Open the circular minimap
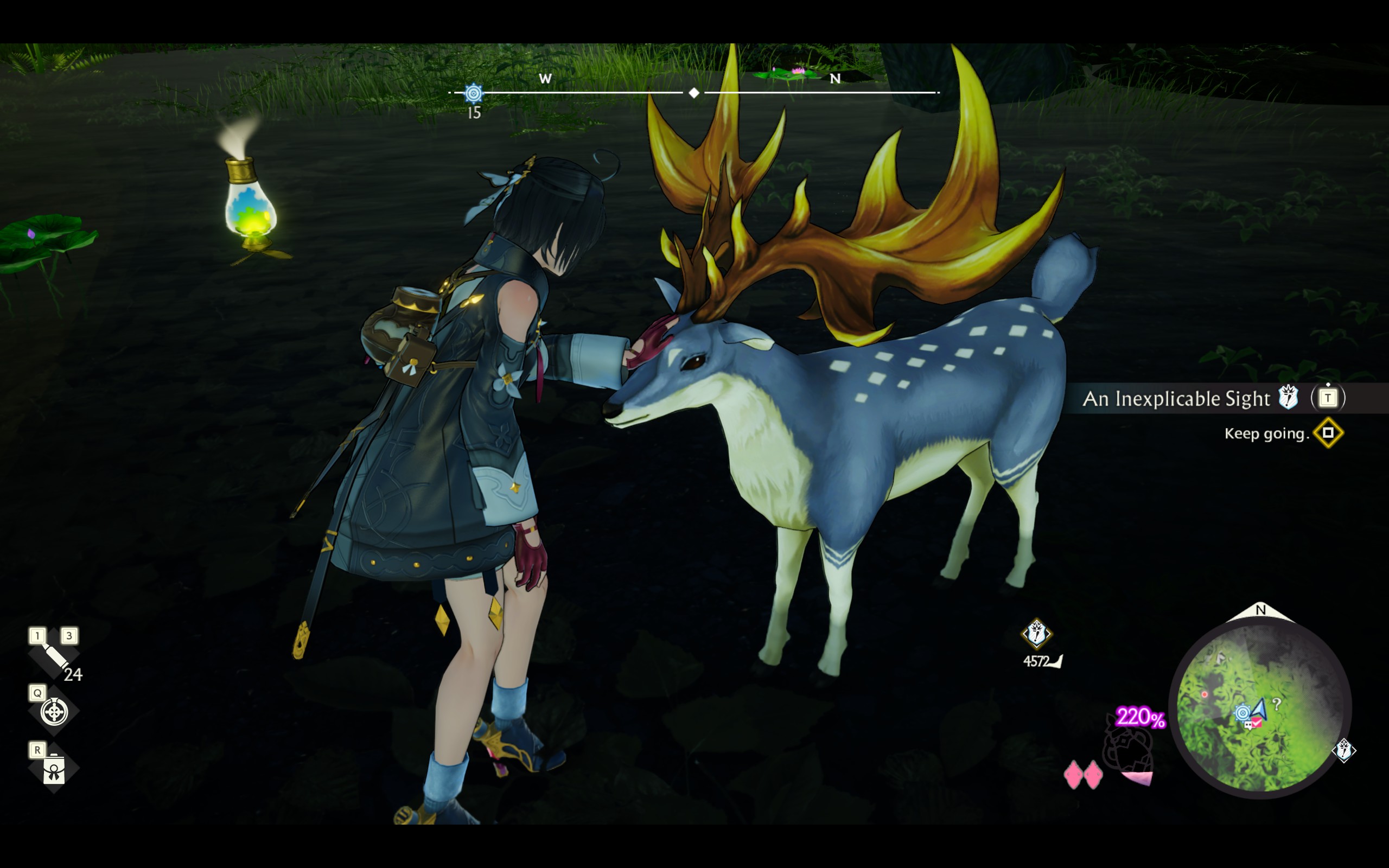Image resolution: width=1389 pixels, height=868 pixels. (1260, 709)
